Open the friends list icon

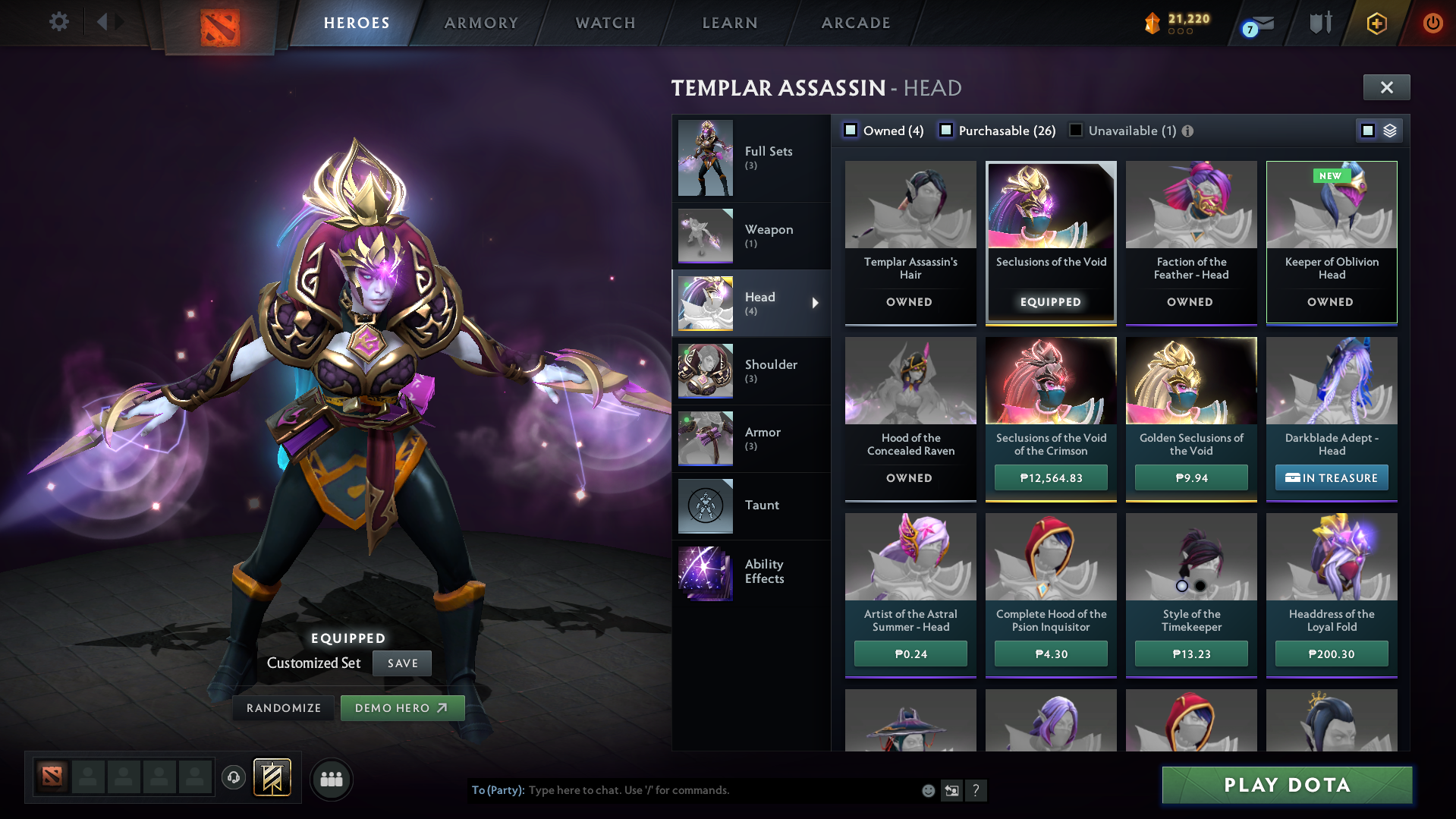(x=331, y=779)
